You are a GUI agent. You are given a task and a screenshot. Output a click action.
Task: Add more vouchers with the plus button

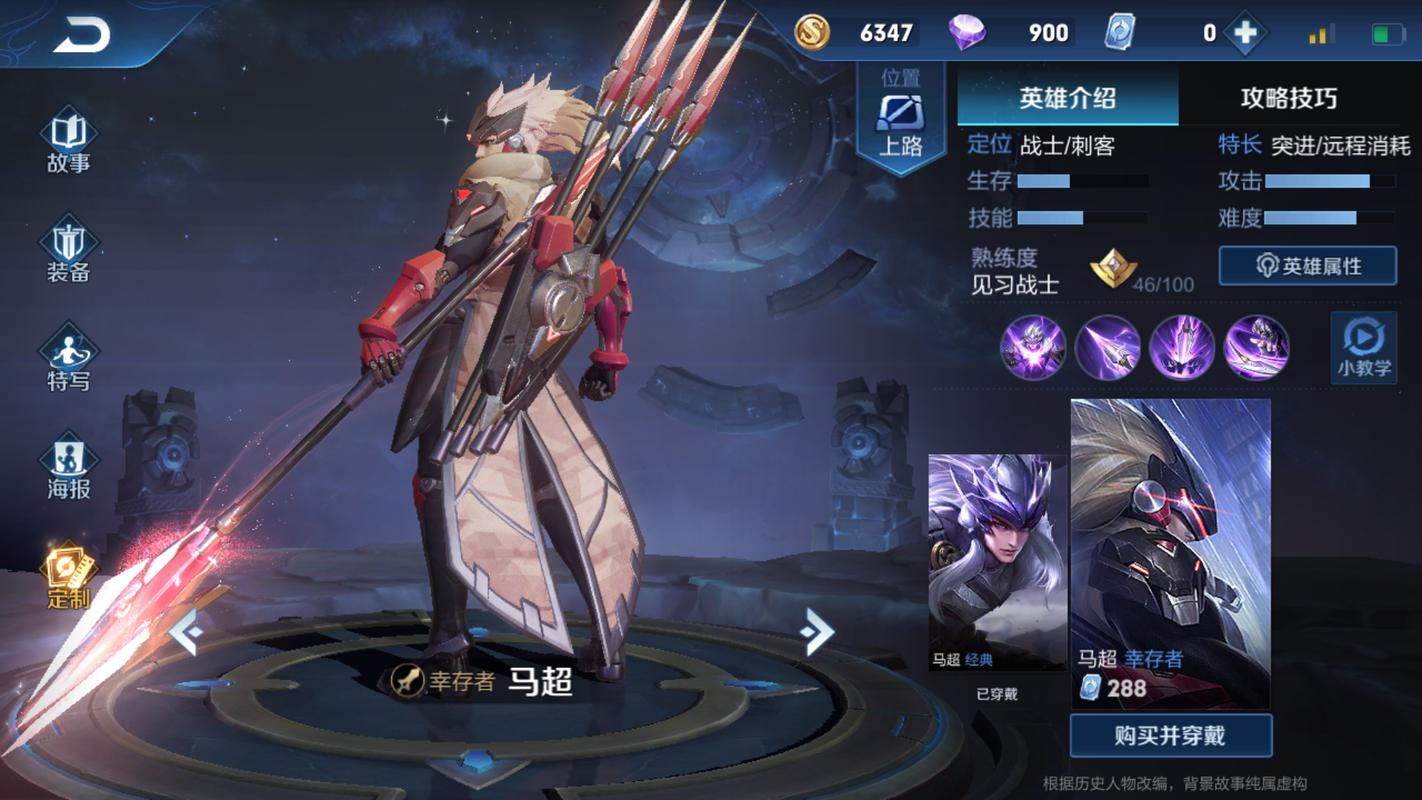[x=1245, y=33]
